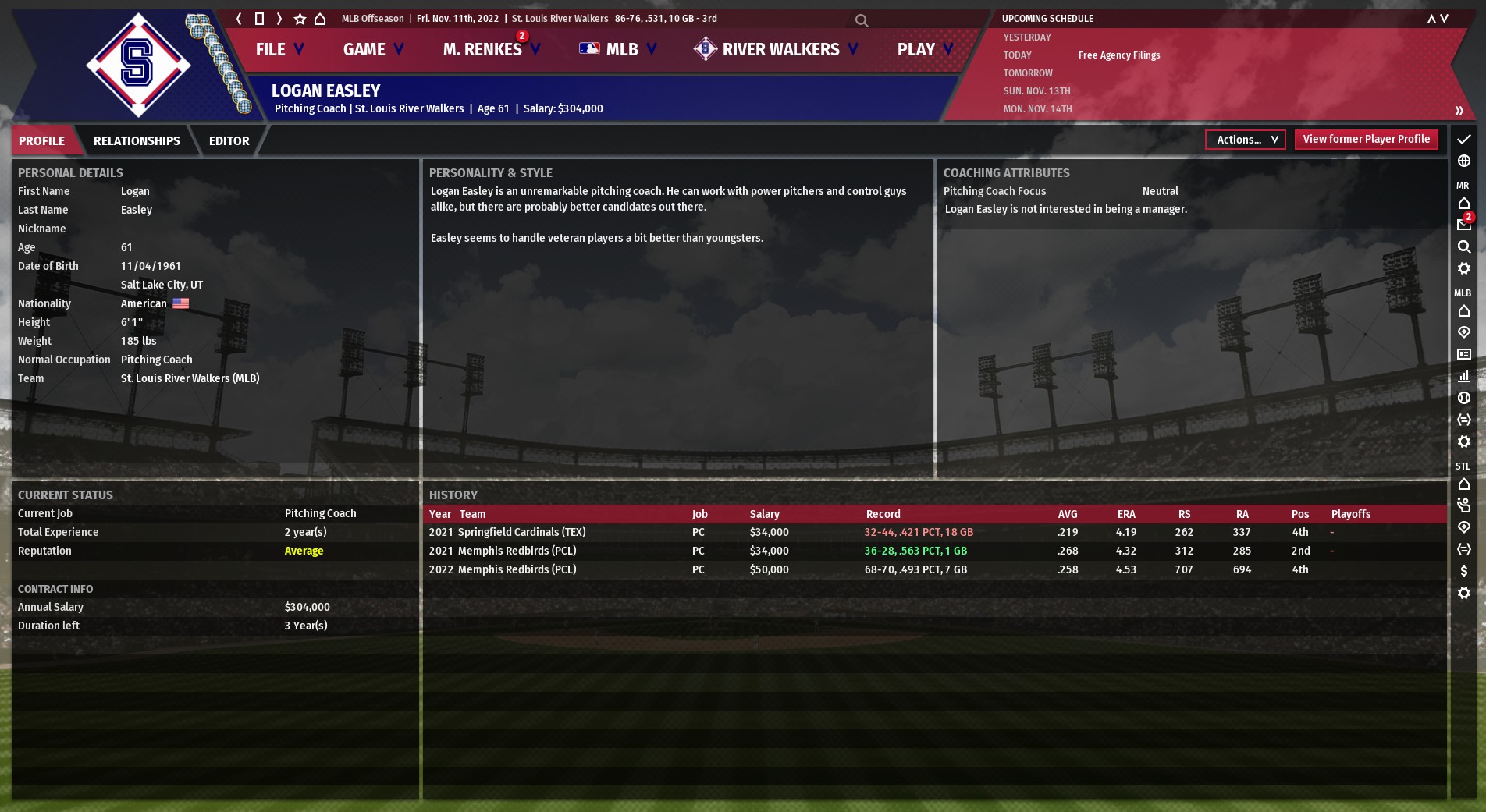Open the FILE menu
The height and width of the screenshot is (812, 1486).
[279, 49]
